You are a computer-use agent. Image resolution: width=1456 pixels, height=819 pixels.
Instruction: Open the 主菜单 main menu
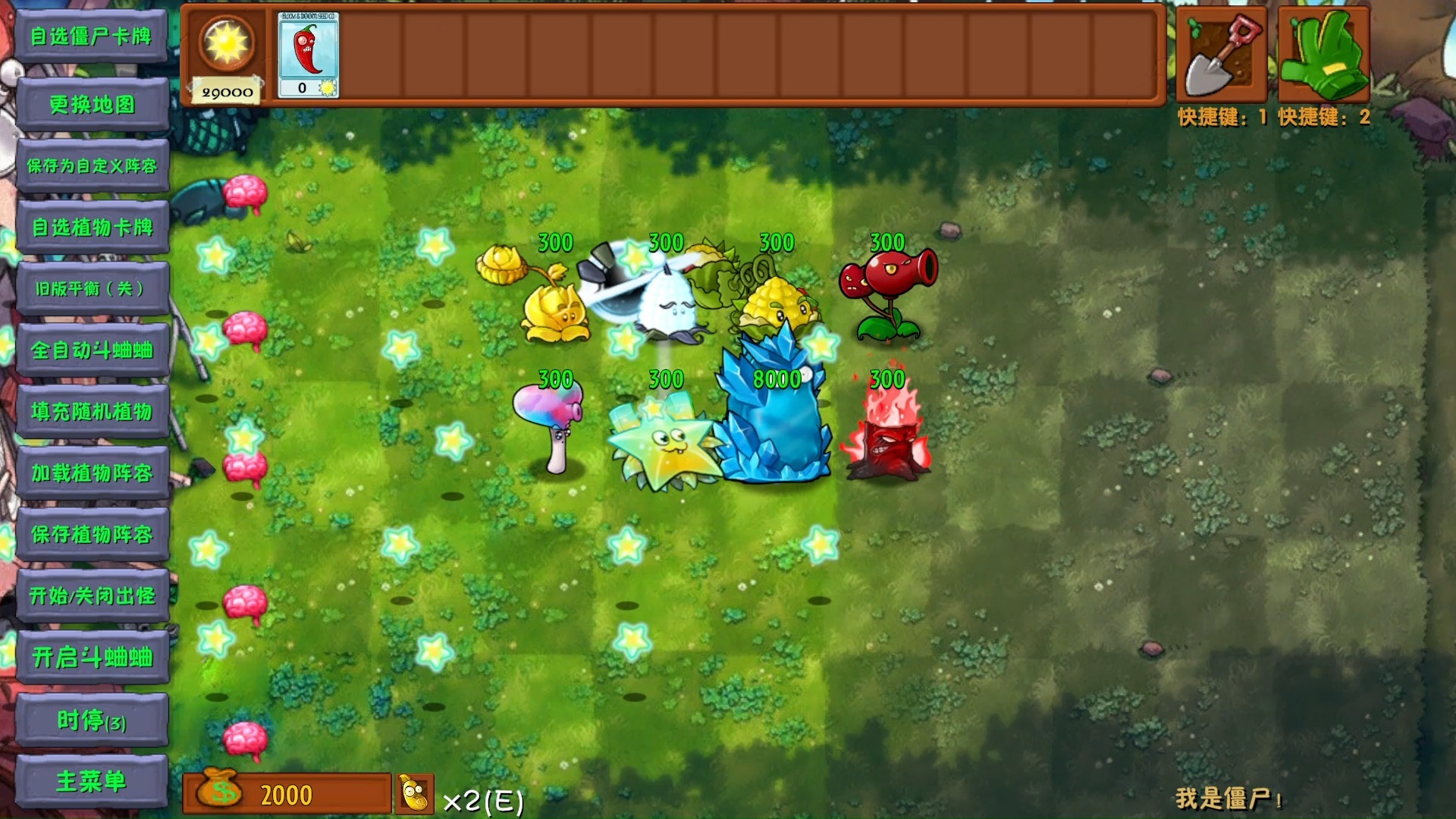tap(93, 781)
